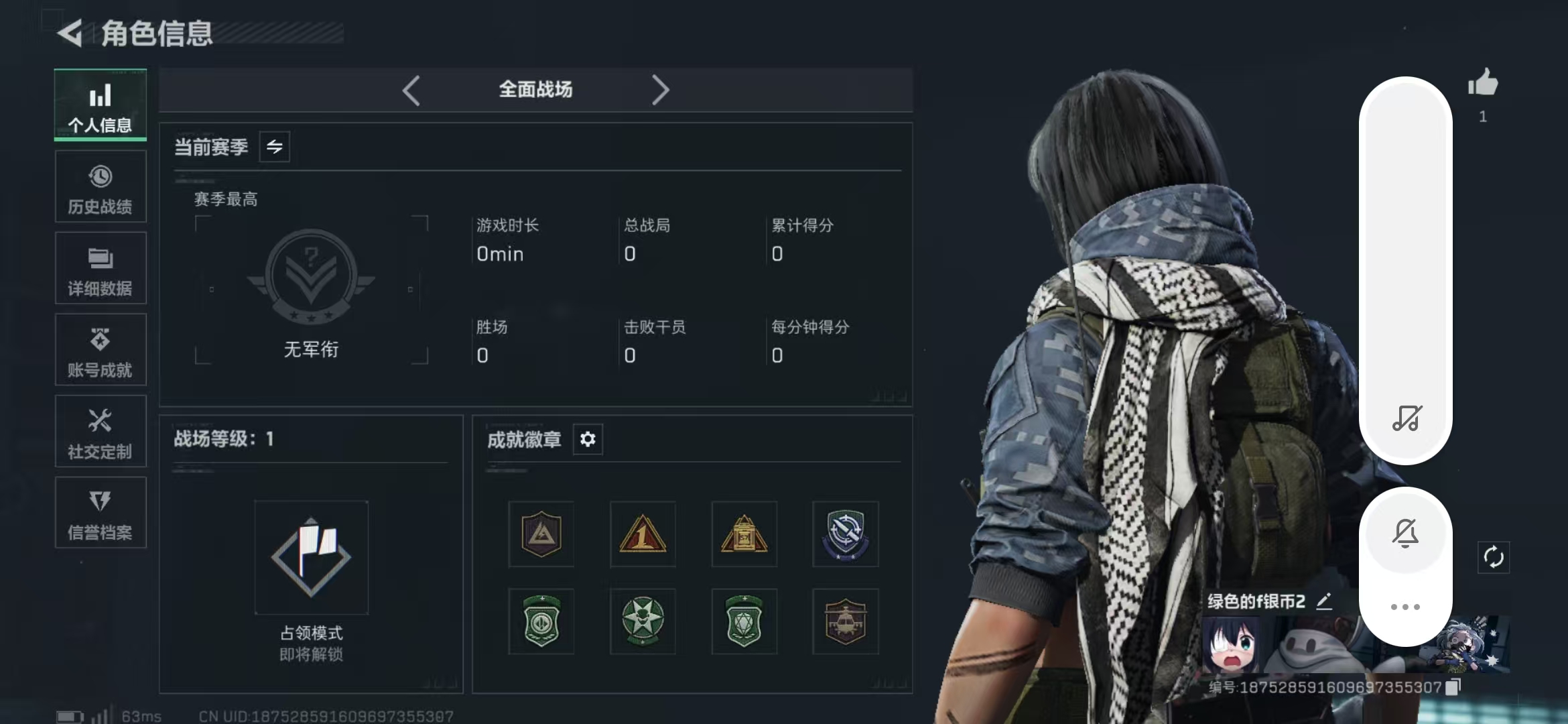Image resolution: width=1568 pixels, height=724 pixels.
Task: Toggle the season swap icon next to 当前赛季
Action: coord(275,147)
